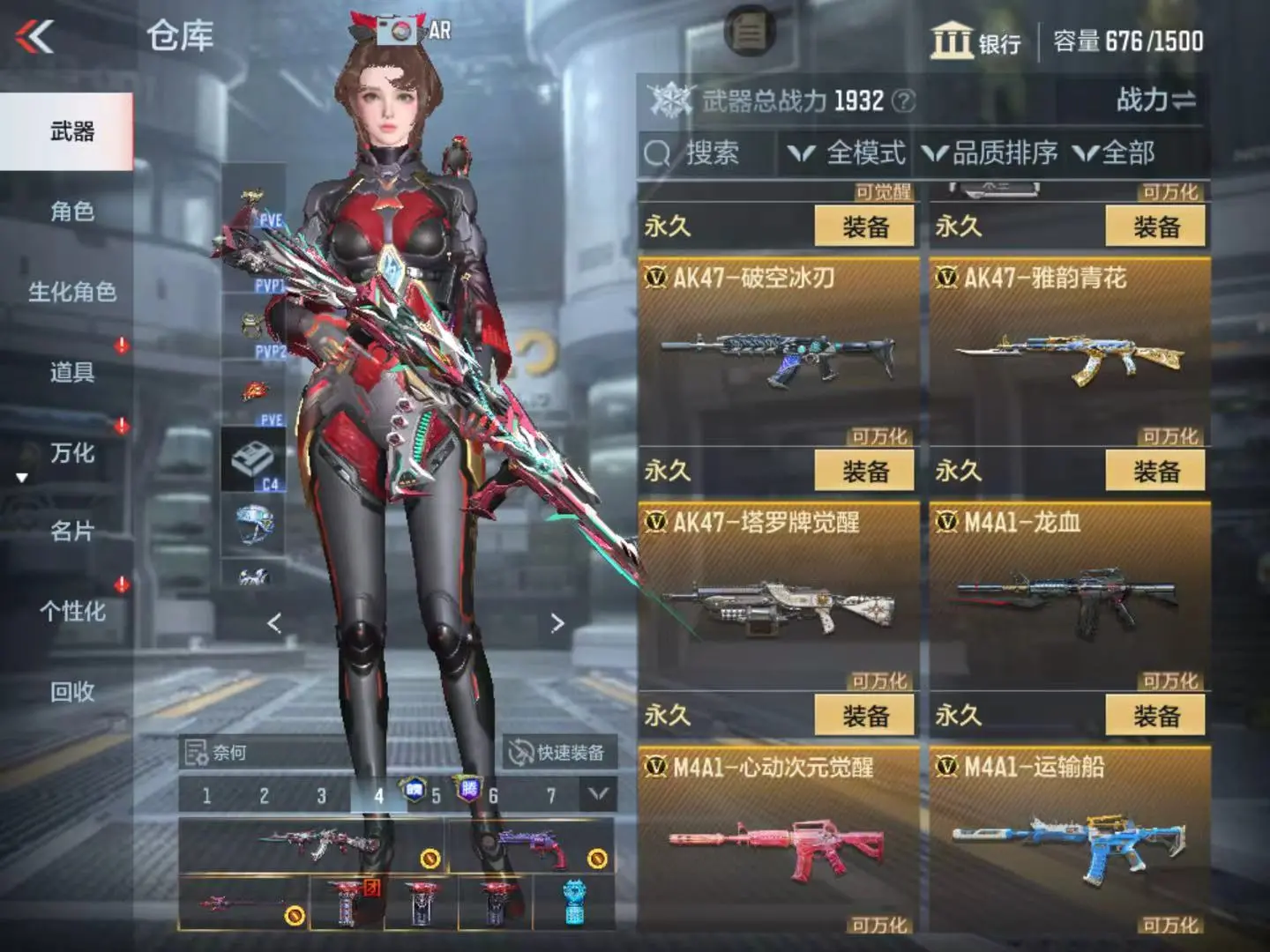The width and height of the screenshot is (1270, 952).
Task: Open the 品质排序 sort dropdown
Action: 990,153
